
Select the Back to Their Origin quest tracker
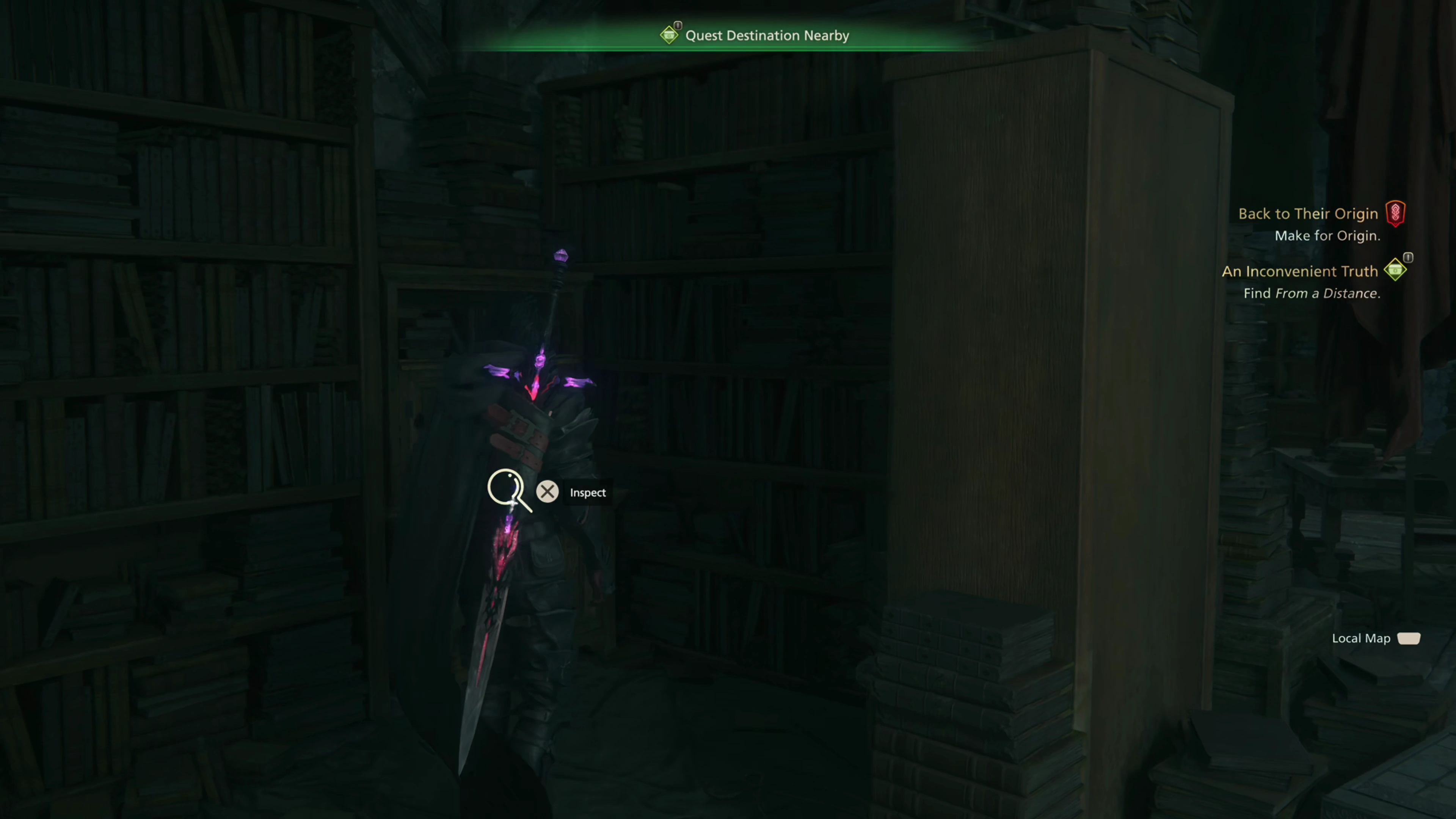1307,213
